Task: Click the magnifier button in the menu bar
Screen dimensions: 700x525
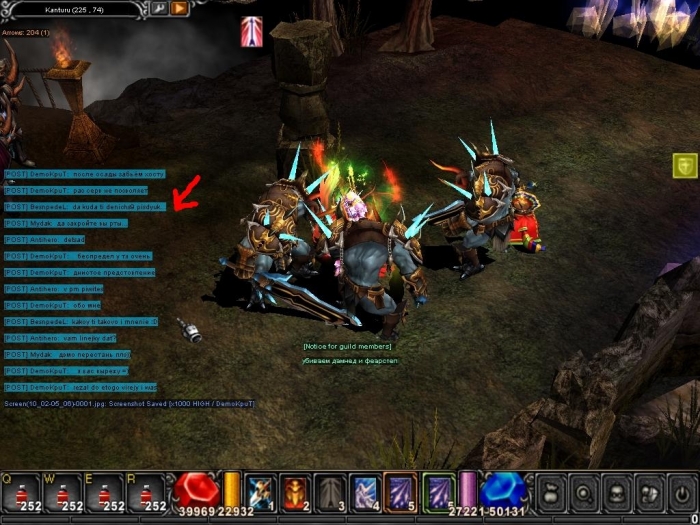Action: [x=584, y=493]
